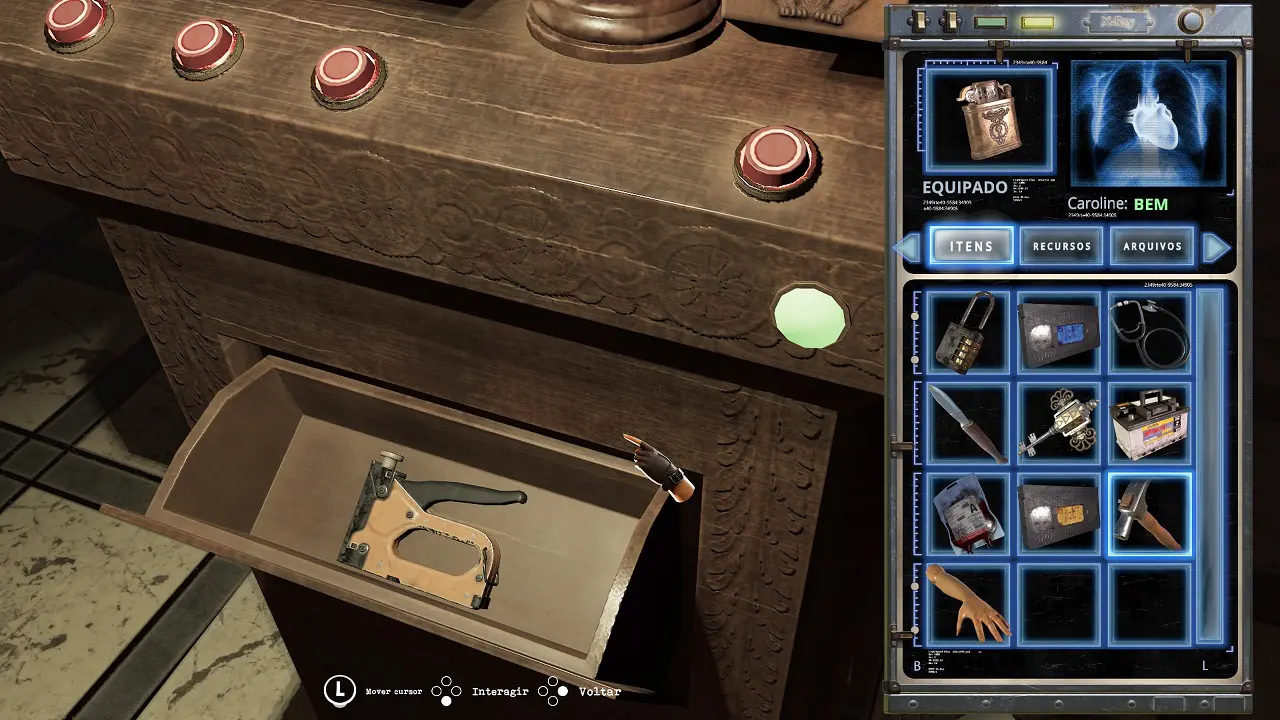Select the car battery item
This screenshot has width=1280, height=720.
tap(1149, 423)
